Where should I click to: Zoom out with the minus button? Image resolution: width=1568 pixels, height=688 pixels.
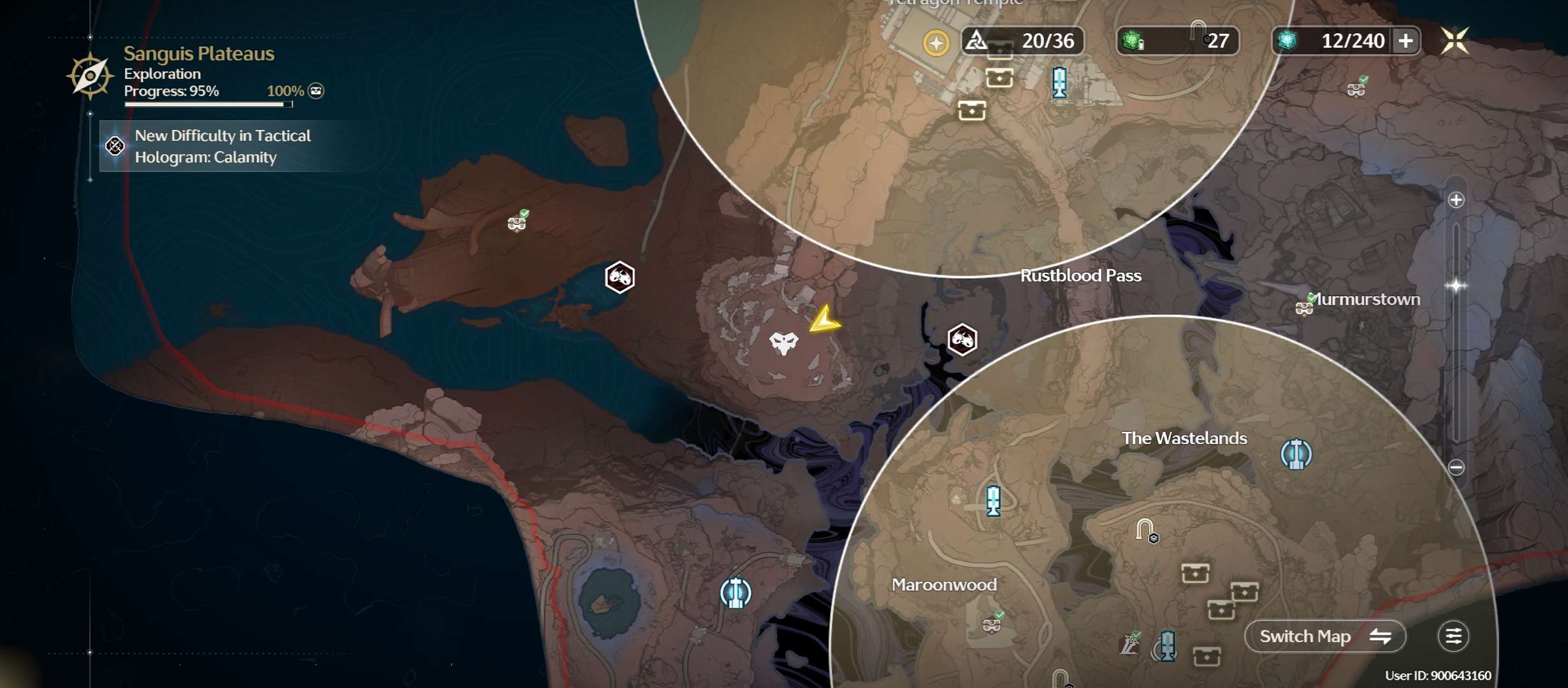click(x=1456, y=468)
